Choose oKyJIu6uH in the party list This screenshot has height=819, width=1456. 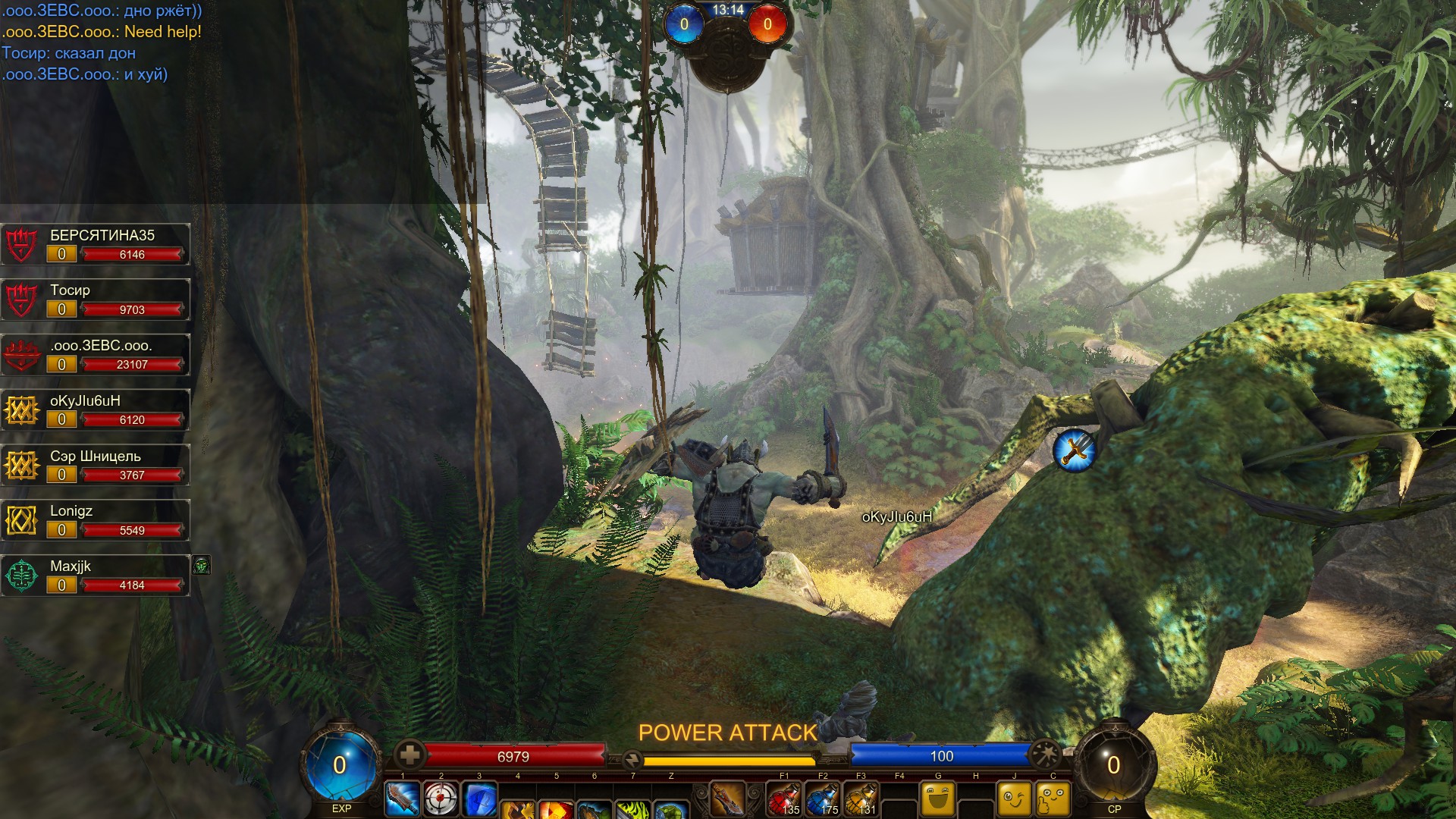coord(96,410)
